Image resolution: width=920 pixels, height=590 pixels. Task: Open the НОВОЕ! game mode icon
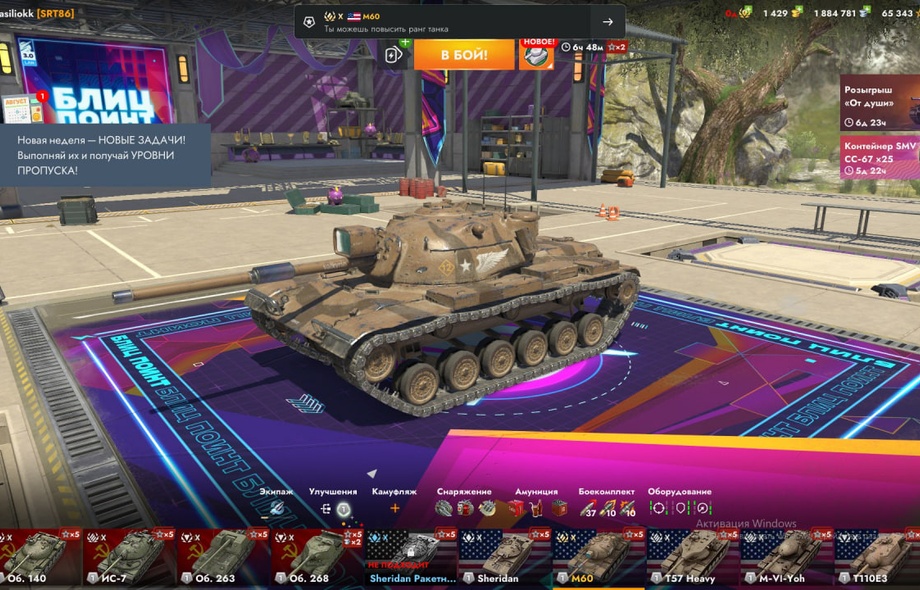pos(537,54)
